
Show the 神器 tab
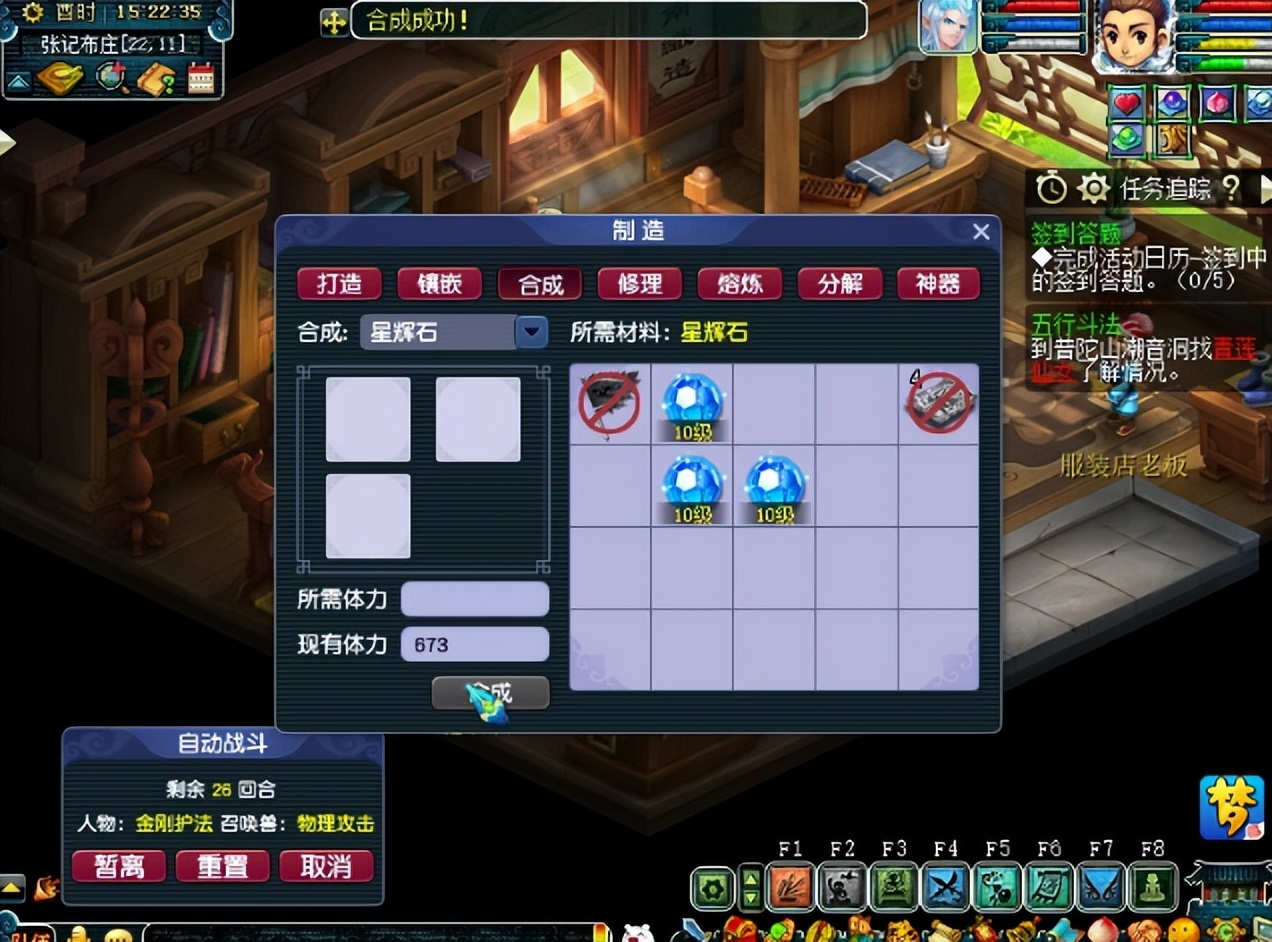pyautogui.click(x=938, y=284)
